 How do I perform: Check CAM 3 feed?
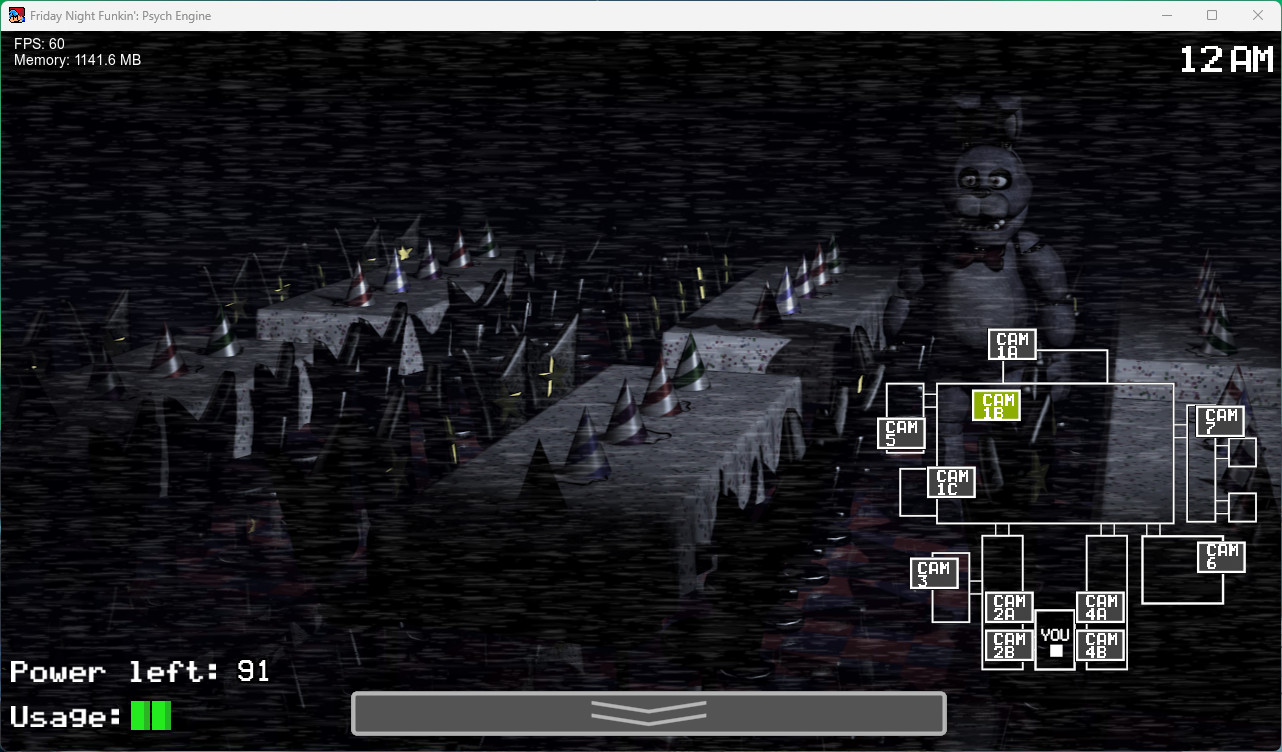point(935,571)
